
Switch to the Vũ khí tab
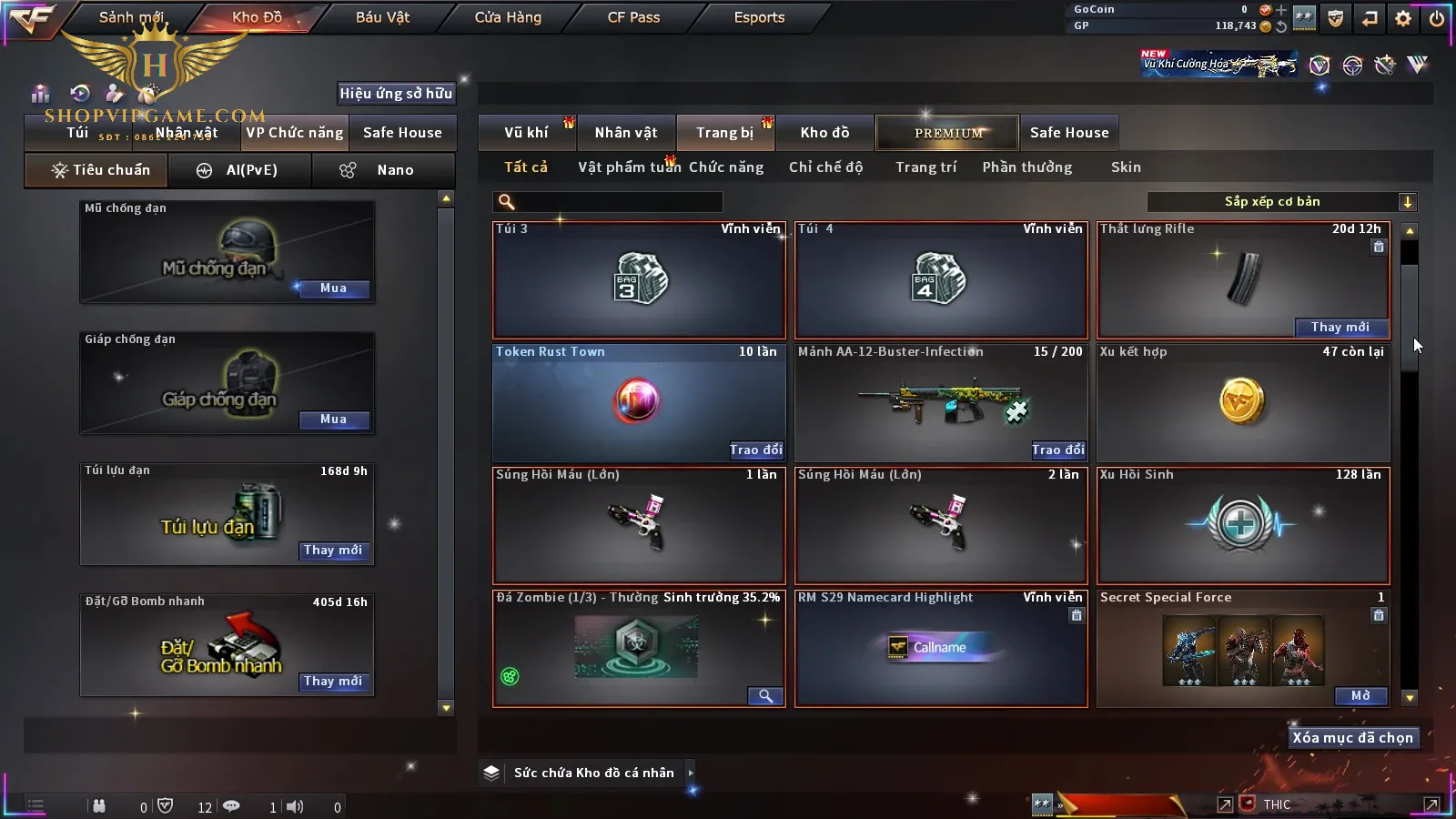pyautogui.click(x=526, y=133)
